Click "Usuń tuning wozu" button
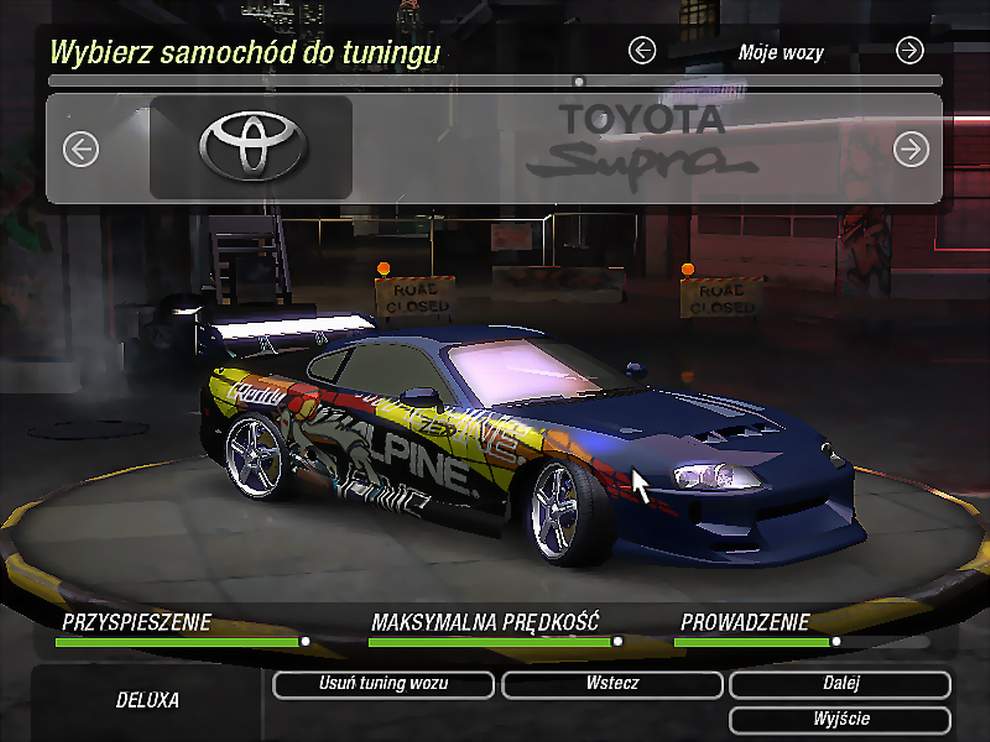 pos(383,684)
